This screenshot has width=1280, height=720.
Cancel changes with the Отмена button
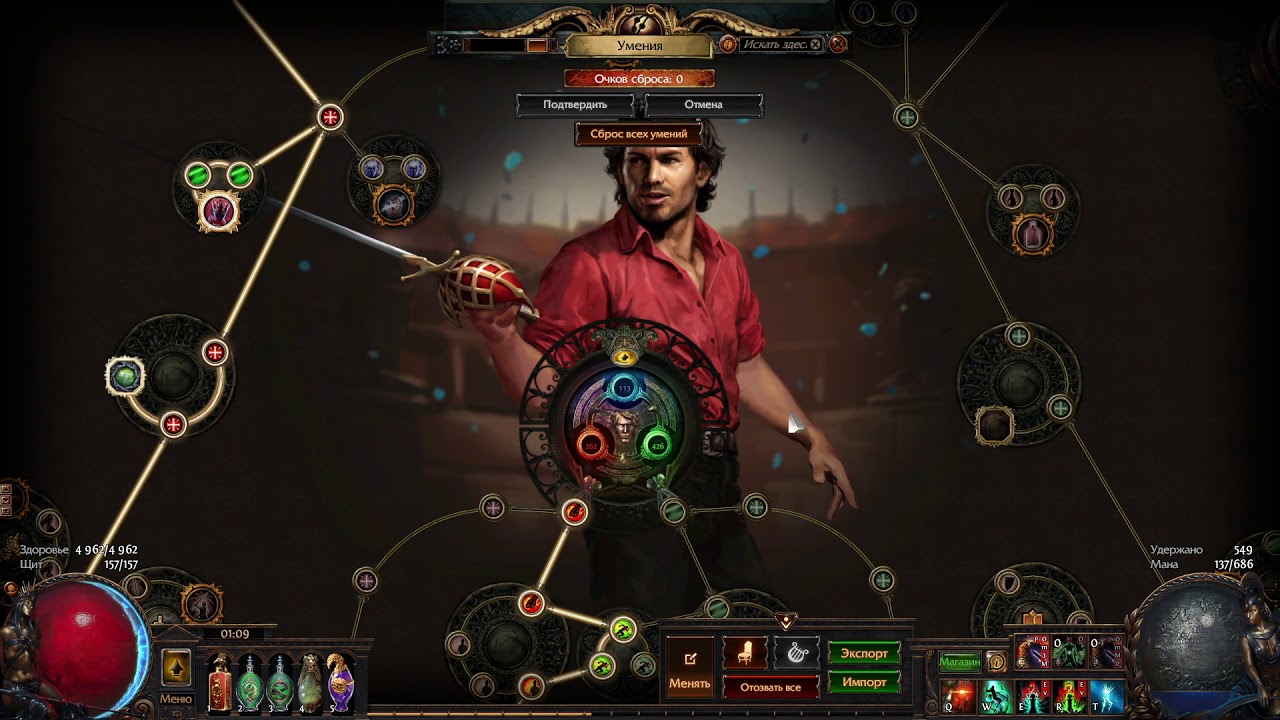[x=703, y=104]
